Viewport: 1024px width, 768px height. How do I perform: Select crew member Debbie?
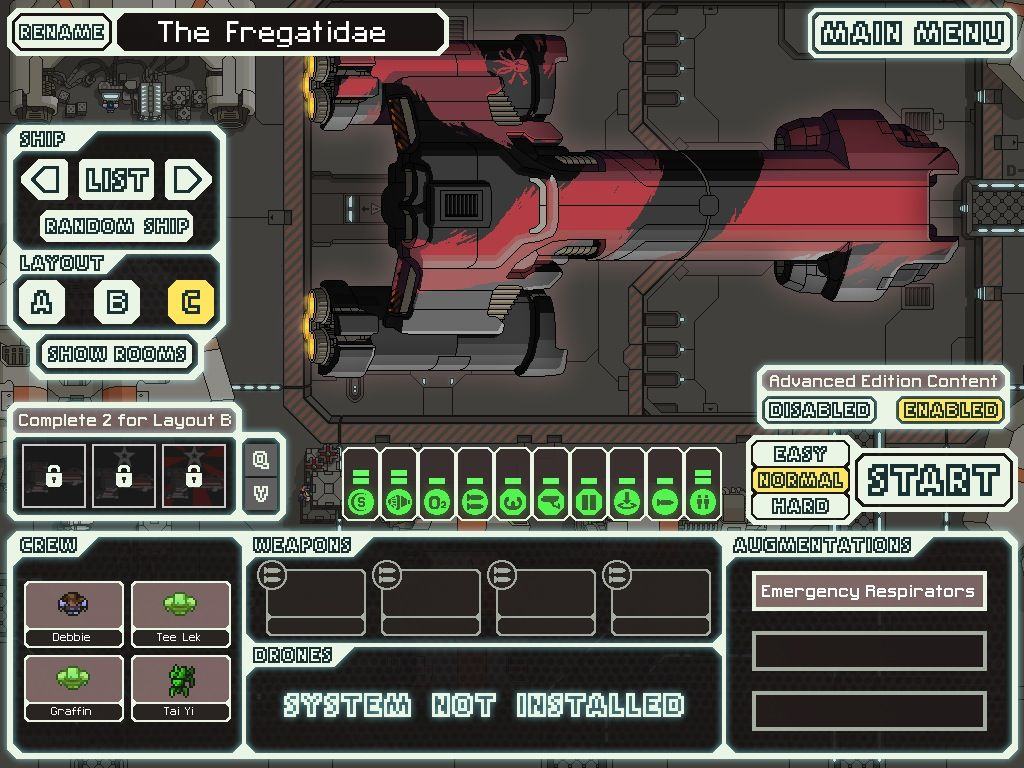pos(73,612)
